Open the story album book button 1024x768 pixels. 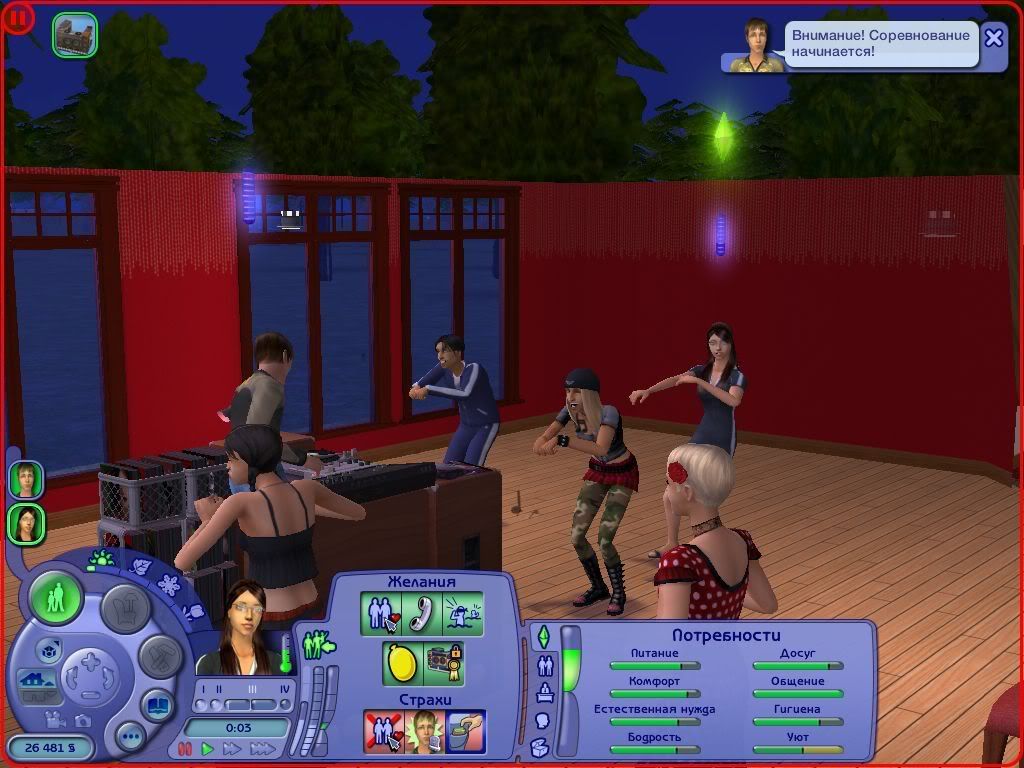(x=158, y=704)
